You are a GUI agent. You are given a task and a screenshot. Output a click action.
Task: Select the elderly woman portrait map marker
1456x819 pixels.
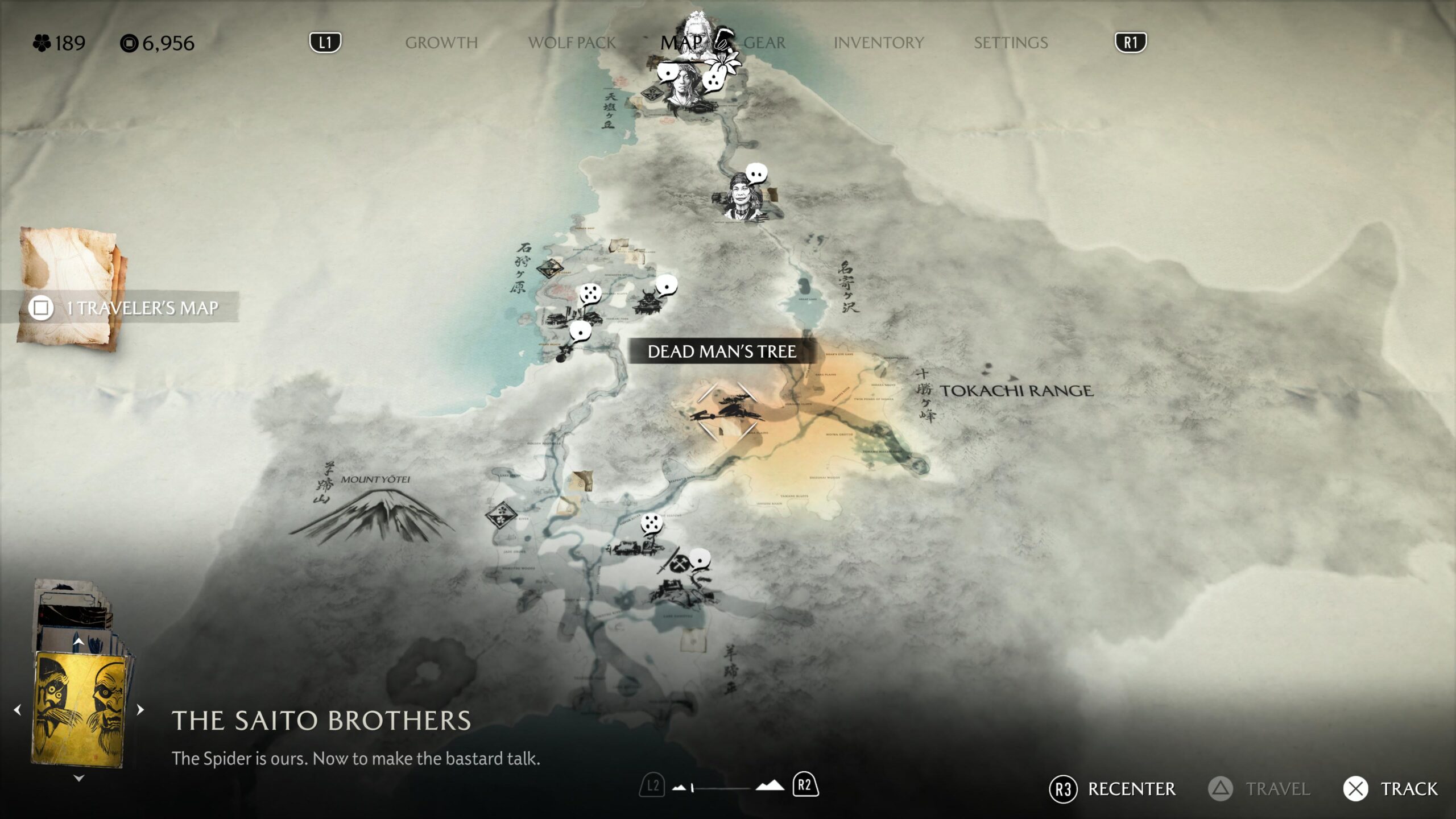click(743, 197)
